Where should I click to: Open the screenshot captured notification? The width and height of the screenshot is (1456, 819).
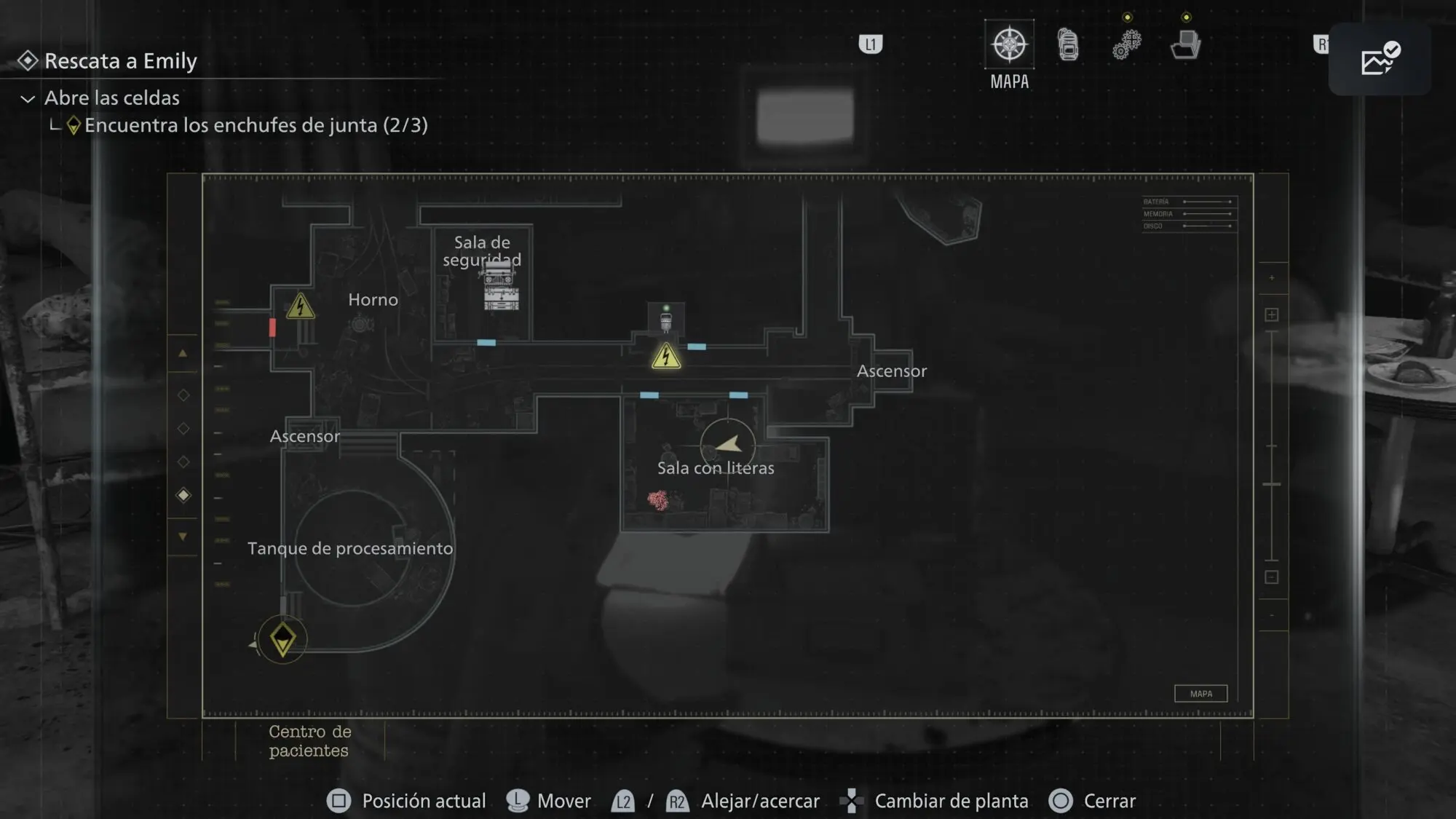(x=1380, y=58)
